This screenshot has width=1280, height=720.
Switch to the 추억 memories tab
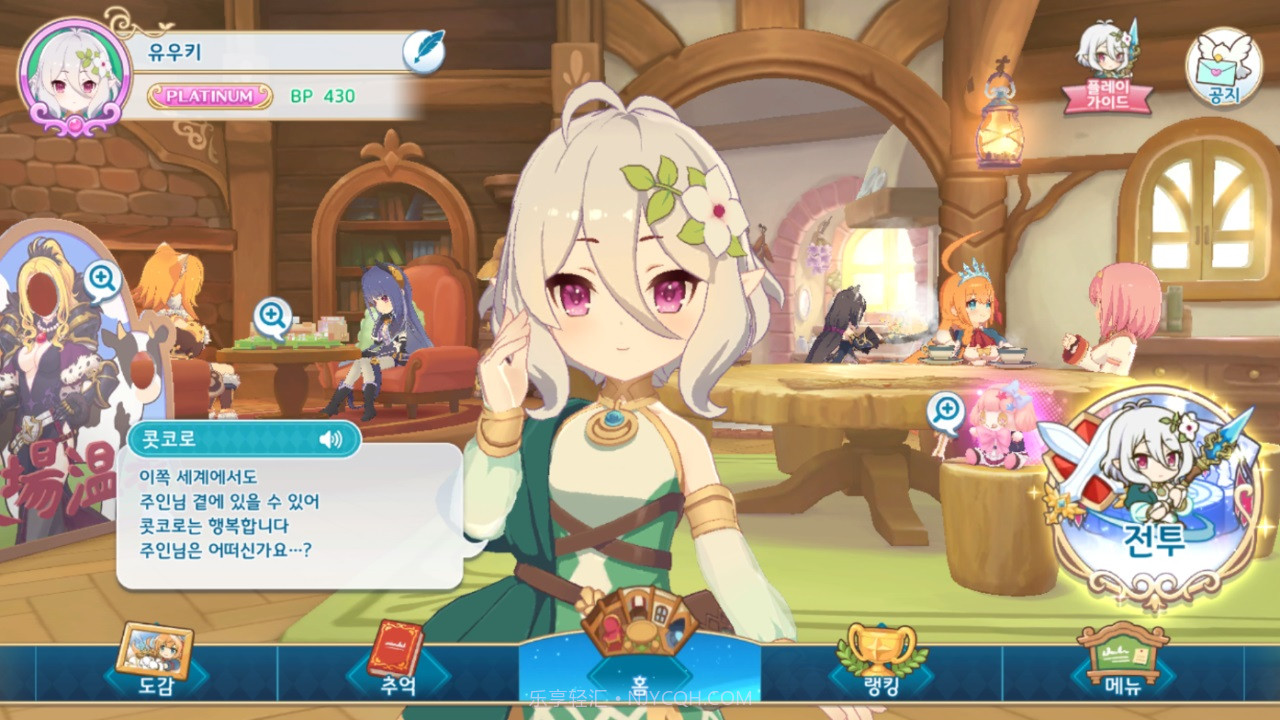[x=397, y=662]
